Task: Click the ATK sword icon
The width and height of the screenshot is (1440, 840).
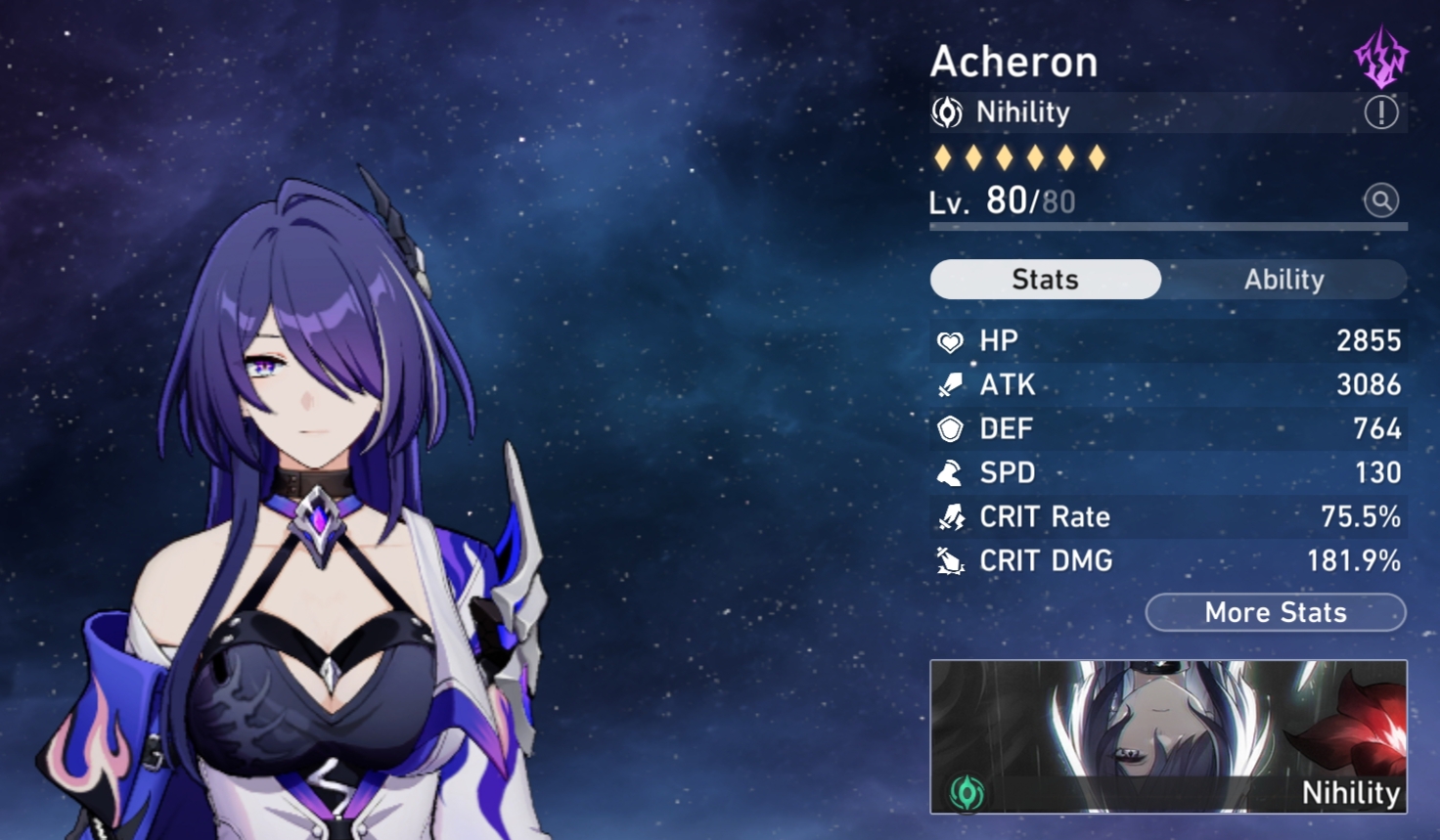Action: click(950, 384)
